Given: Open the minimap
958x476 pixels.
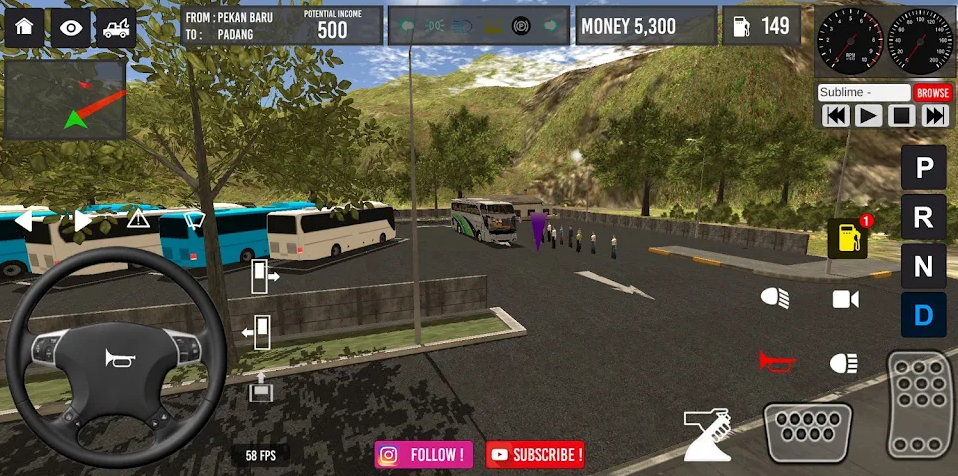Looking at the screenshot, I should tap(65, 100).
